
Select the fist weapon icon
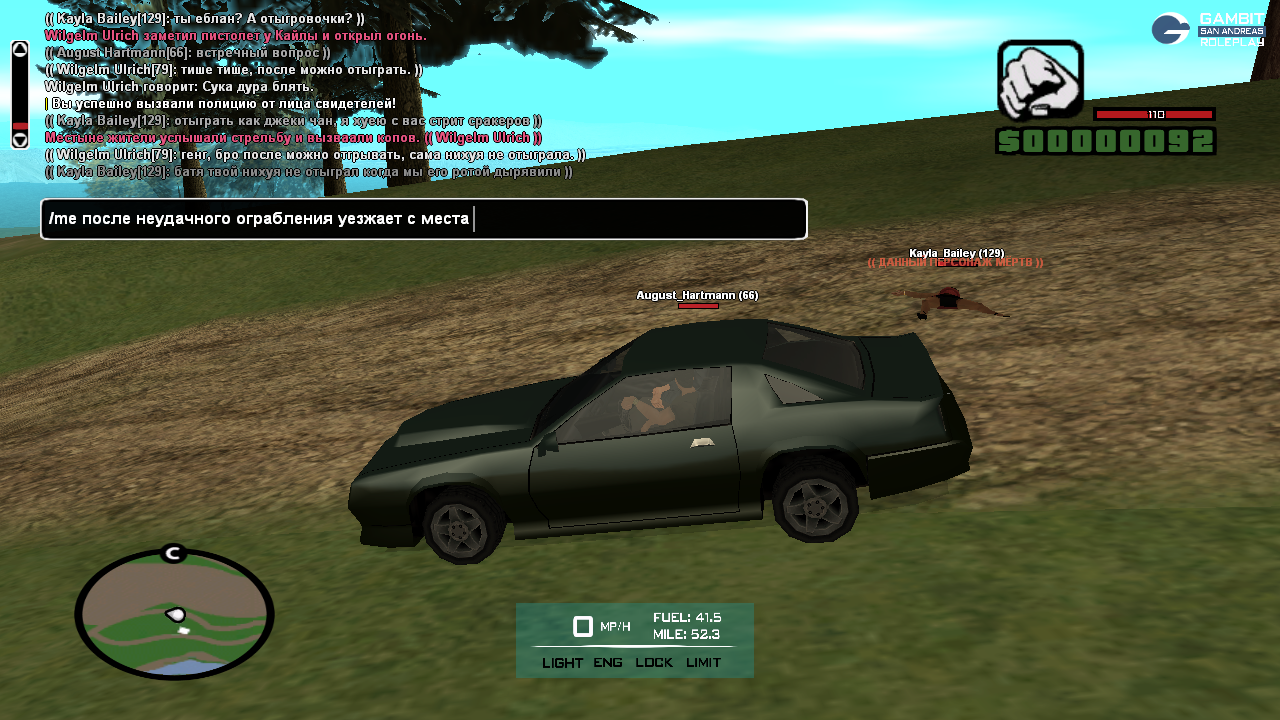click(x=1040, y=80)
